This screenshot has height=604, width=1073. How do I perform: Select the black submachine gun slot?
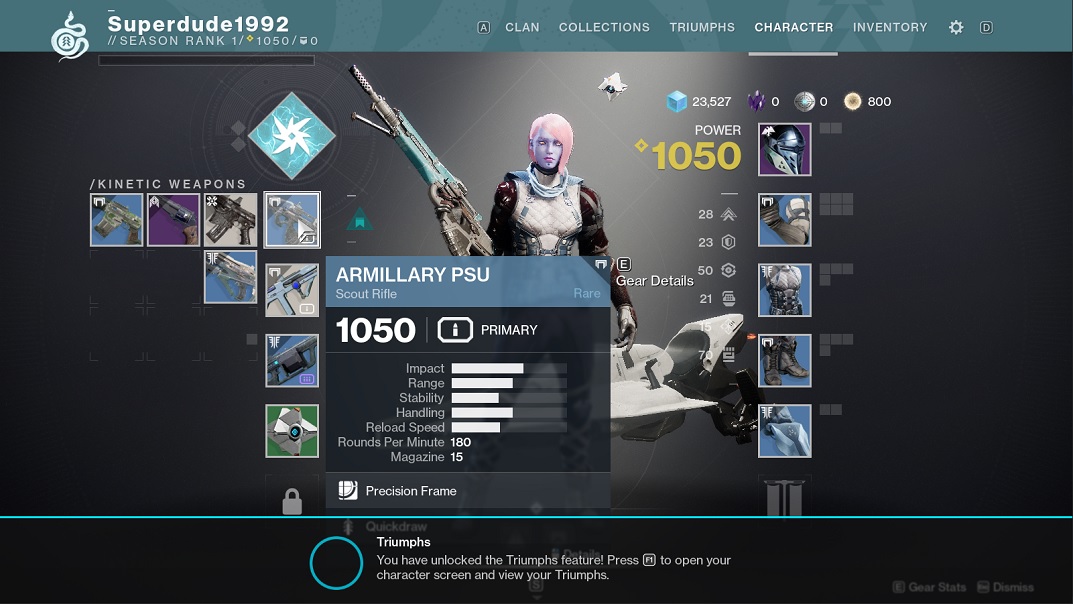[230, 220]
